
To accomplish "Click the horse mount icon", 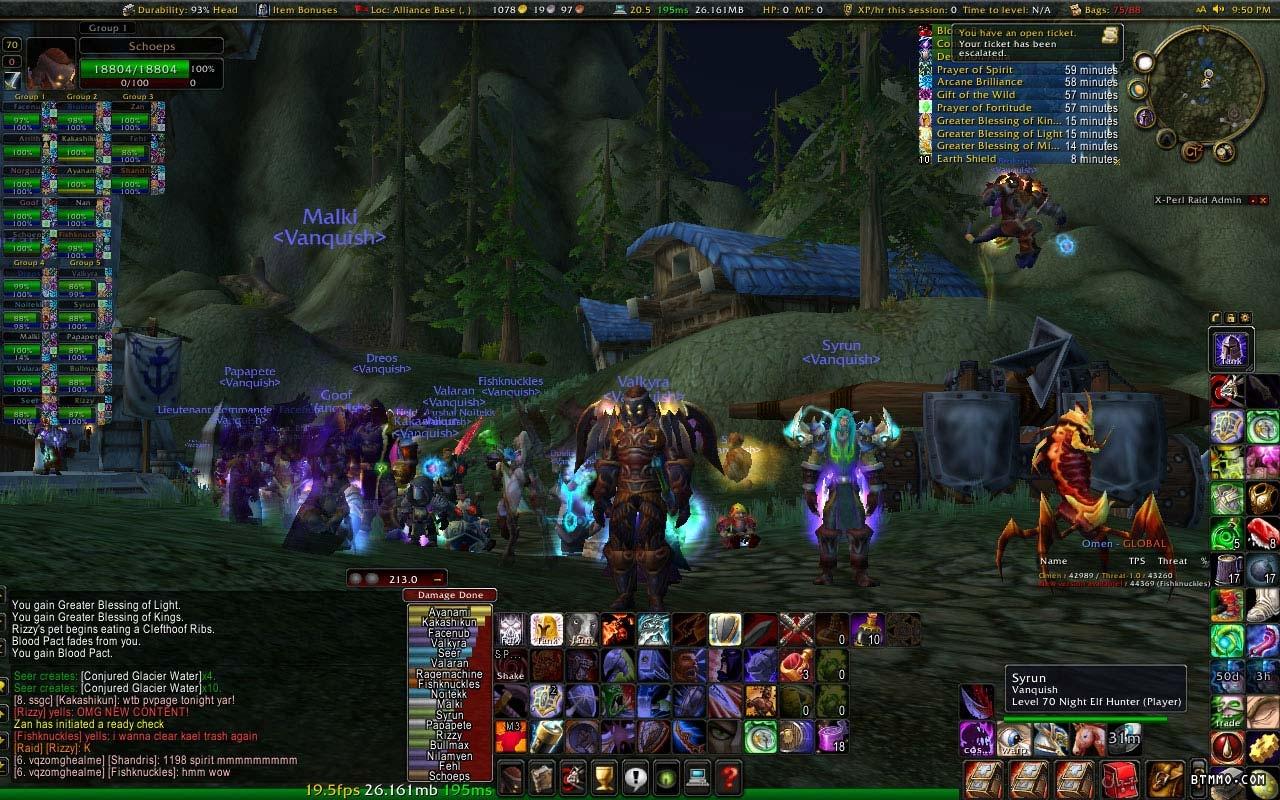I will pos(1087,739).
